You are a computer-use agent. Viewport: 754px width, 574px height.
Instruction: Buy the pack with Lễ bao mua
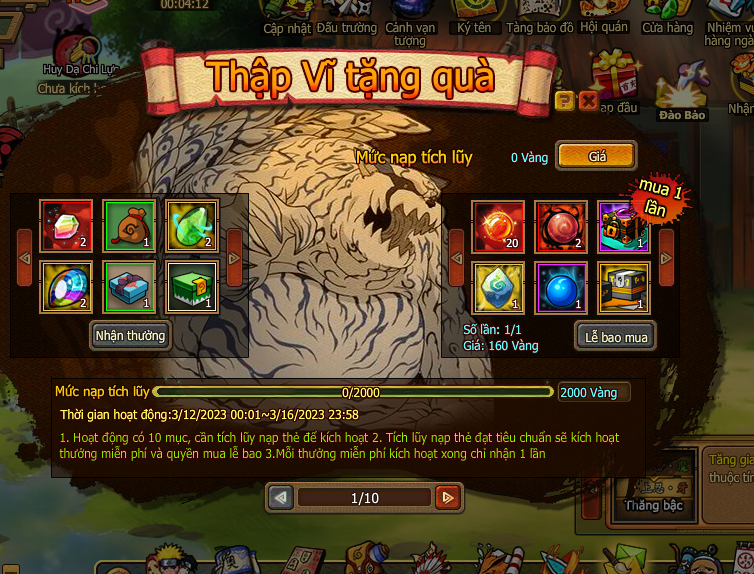click(x=616, y=337)
